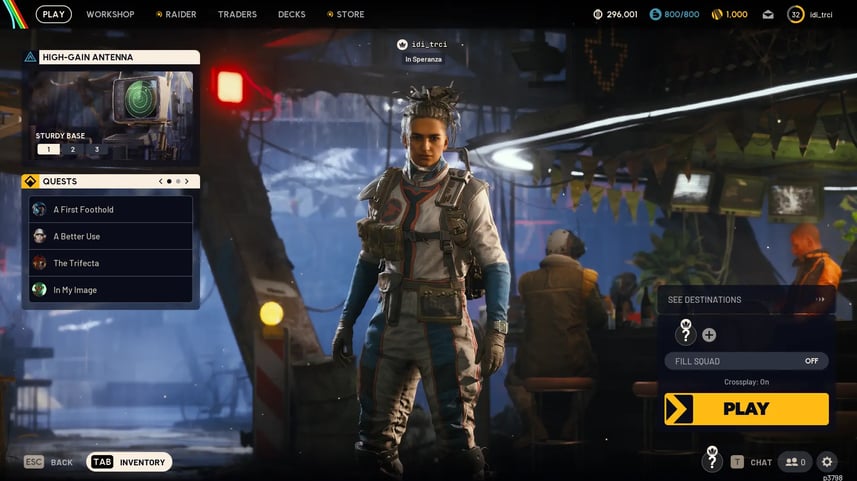This screenshot has width=857, height=481.
Task: Open the Decks tab
Action: click(x=292, y=14)
